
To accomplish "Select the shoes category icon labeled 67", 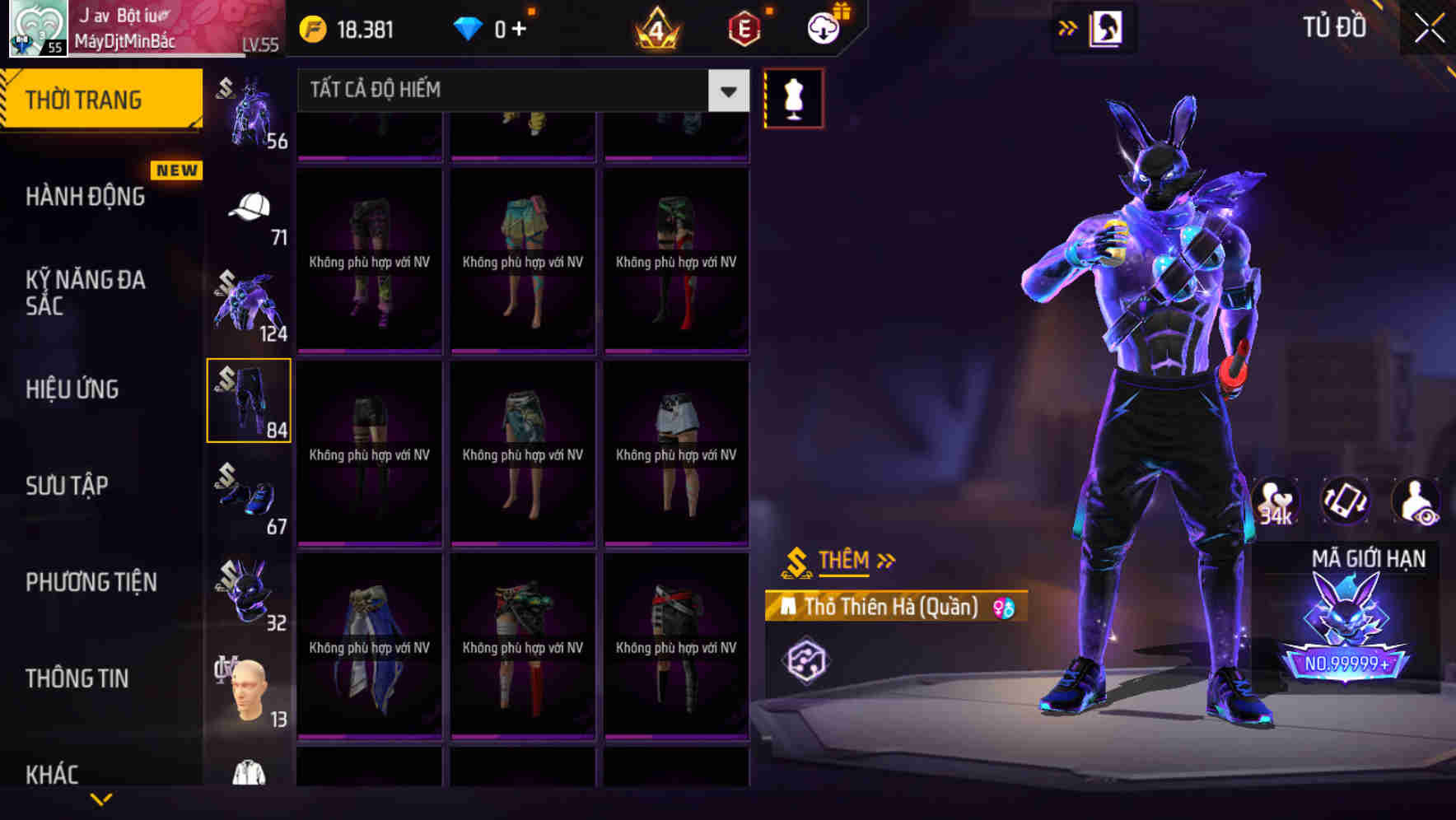I will click(250, 498).
